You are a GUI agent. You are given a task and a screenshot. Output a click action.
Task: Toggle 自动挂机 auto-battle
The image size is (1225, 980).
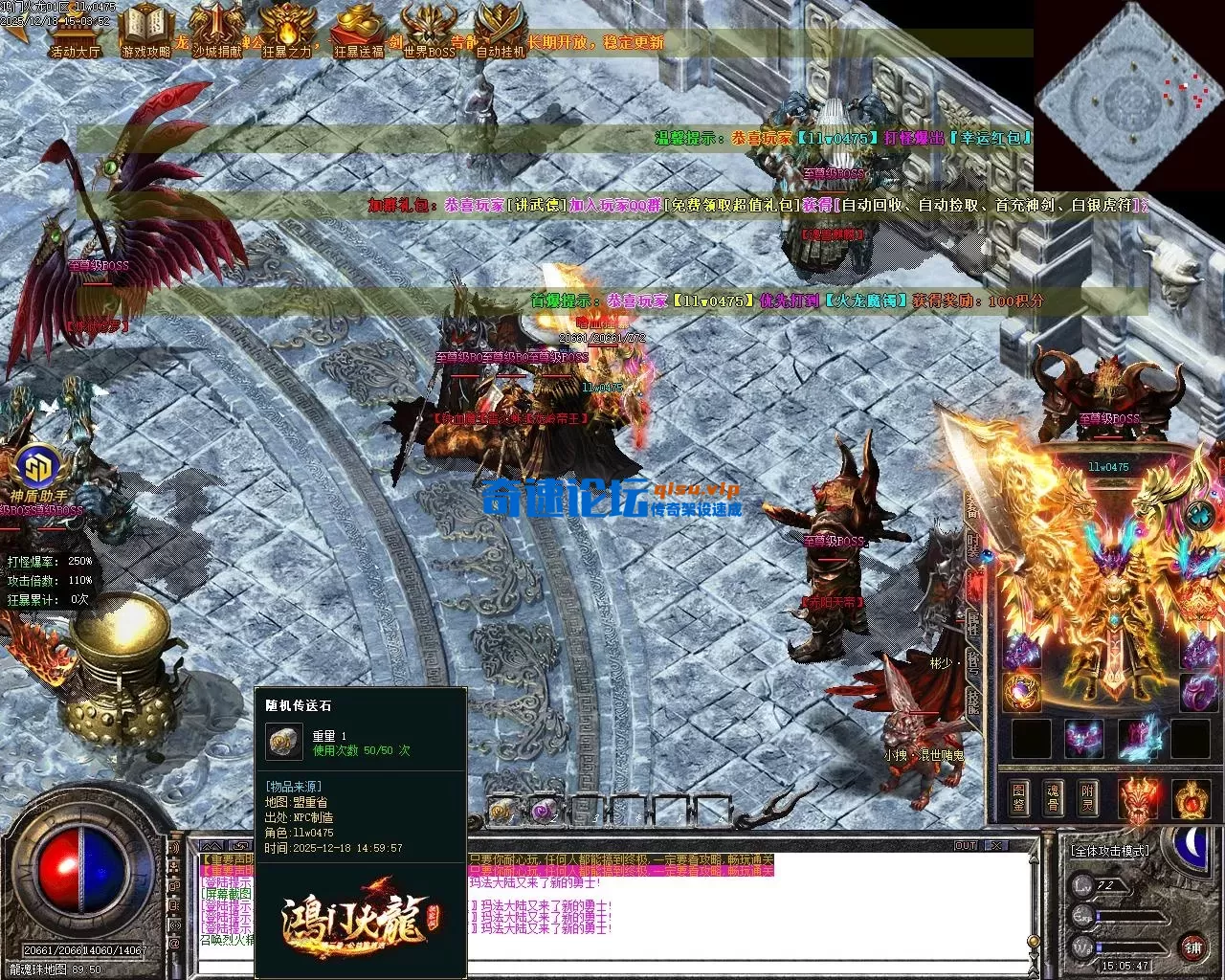point(501,31)
